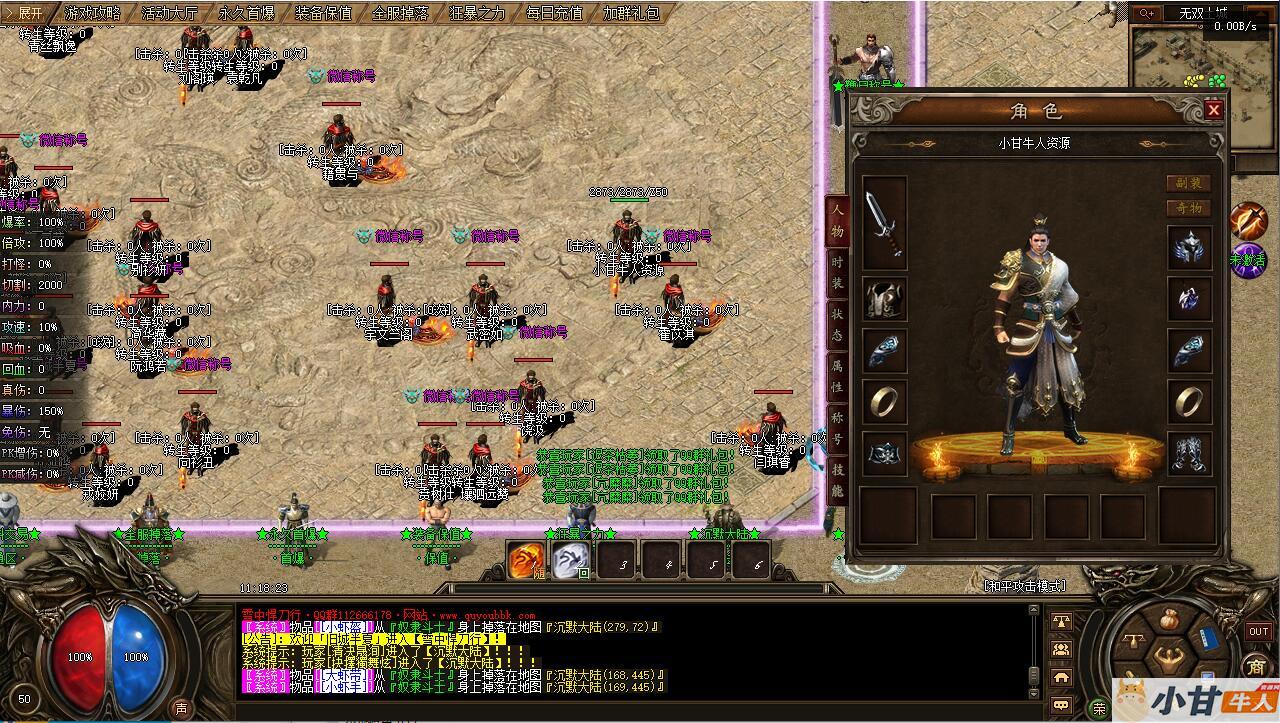Select the equipped helmet slot
The width and height of the screenshot is (1280, 723).
point(1190,247)
